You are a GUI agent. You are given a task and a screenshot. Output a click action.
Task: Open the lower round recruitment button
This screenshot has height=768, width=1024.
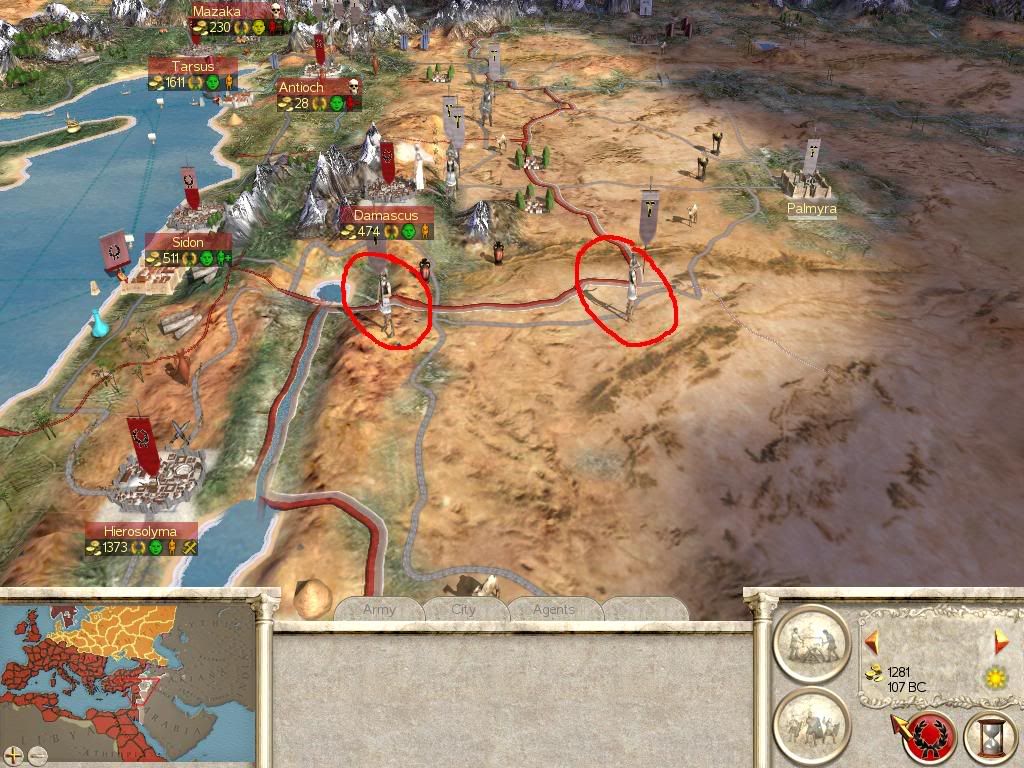810,723
